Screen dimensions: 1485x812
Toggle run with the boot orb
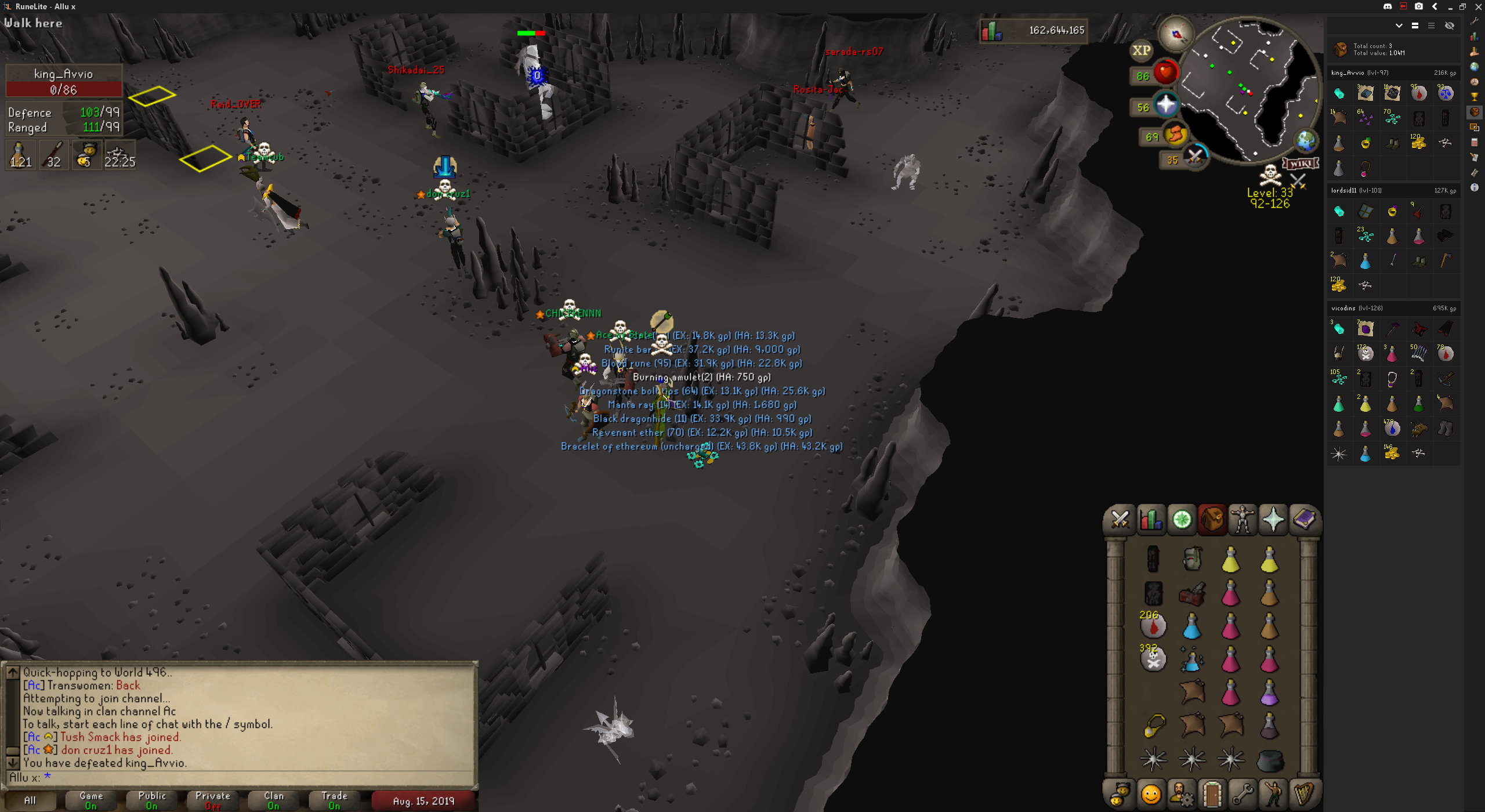(x=1175, y=135)
